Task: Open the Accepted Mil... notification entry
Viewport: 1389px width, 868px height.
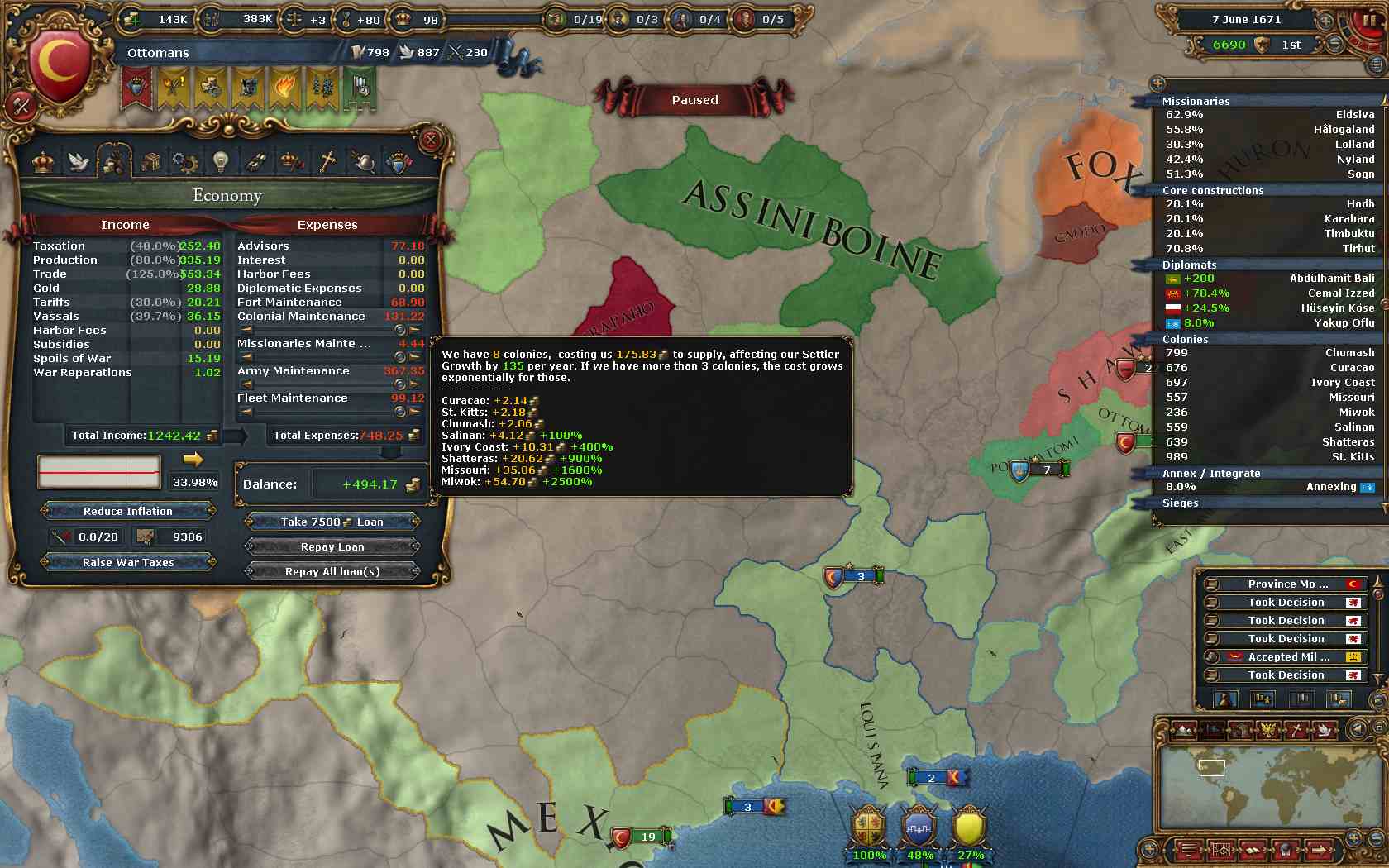Action: click(1286, 657)
